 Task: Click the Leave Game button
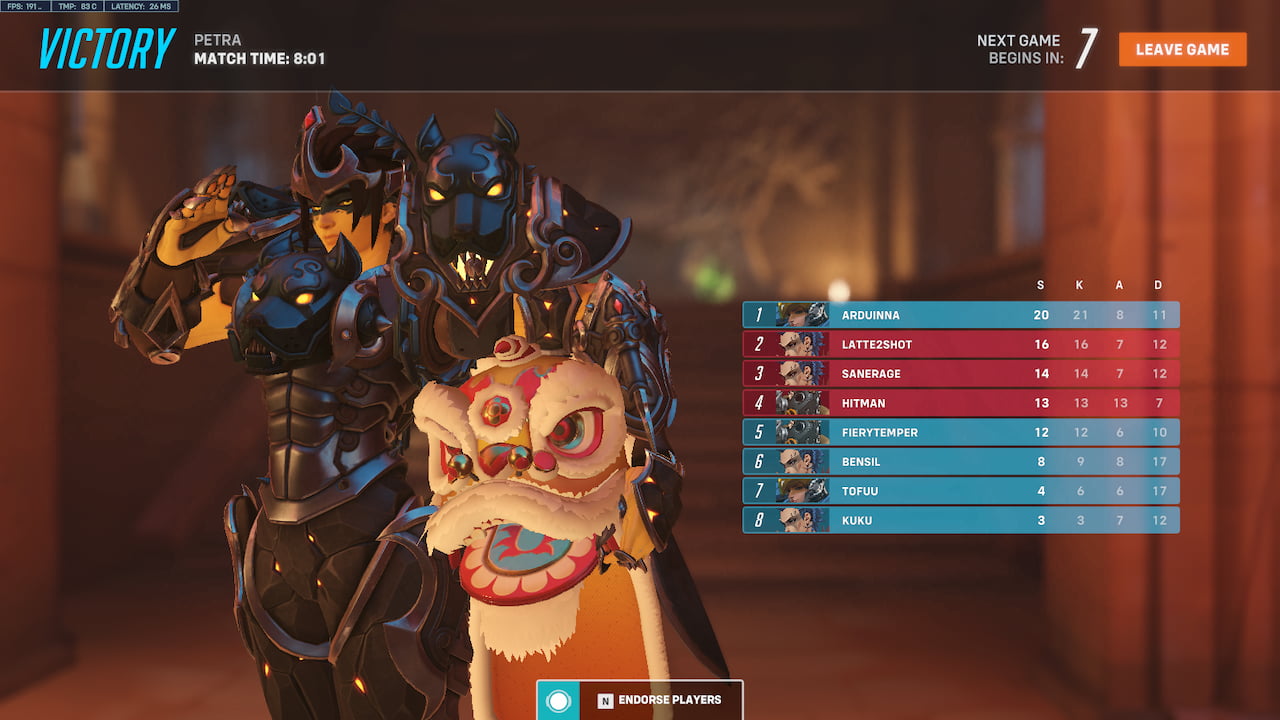click(1182, 49)
